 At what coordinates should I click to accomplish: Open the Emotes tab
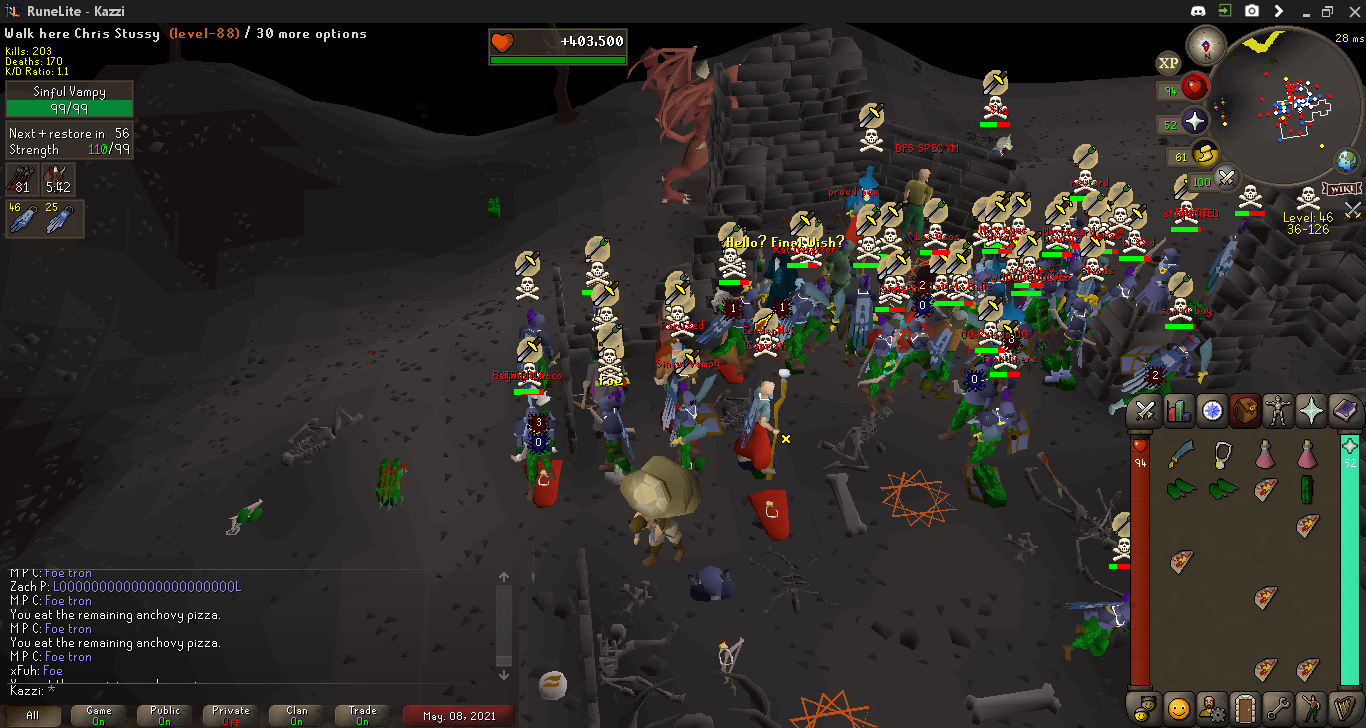[x=1312, y=707]
